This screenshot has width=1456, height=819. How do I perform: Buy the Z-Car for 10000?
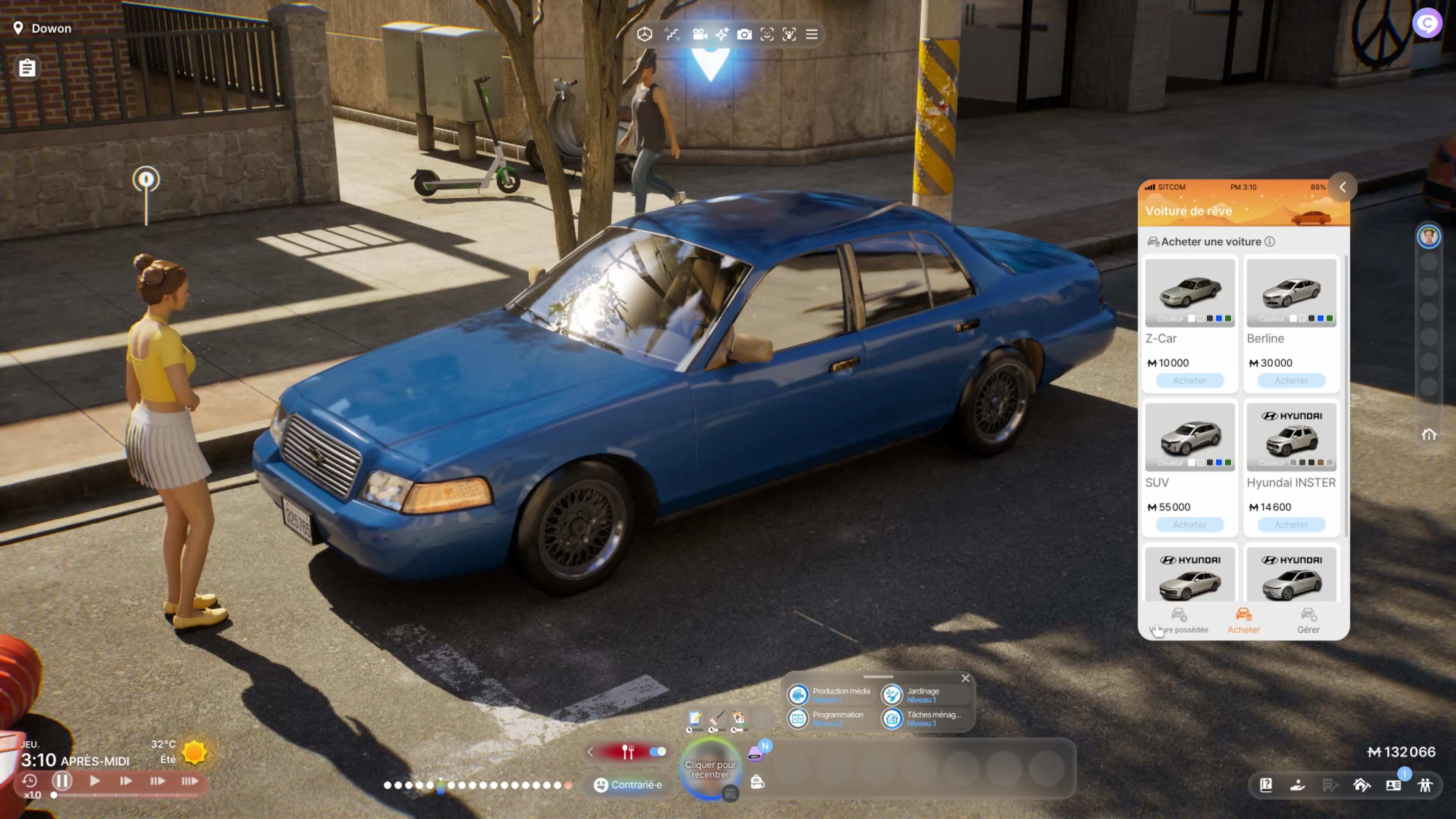(x=1189, y=380)
